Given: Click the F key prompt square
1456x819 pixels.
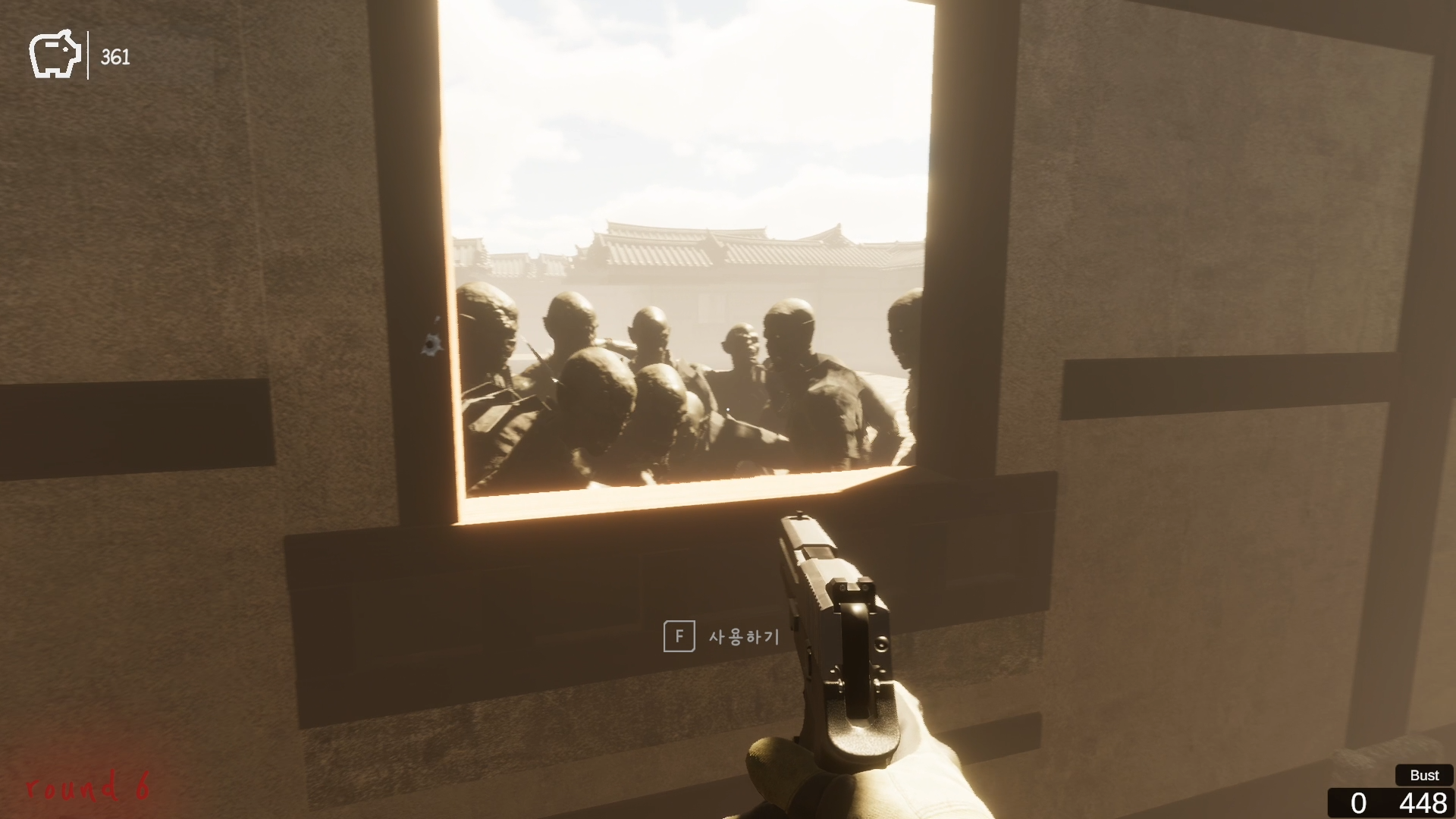Looking at the screenshot, I should click(680, 638).
